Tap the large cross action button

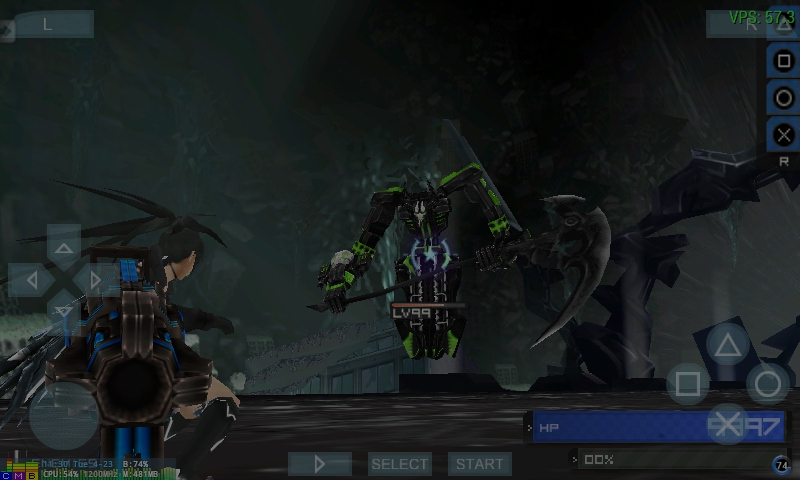coord(728,424)
